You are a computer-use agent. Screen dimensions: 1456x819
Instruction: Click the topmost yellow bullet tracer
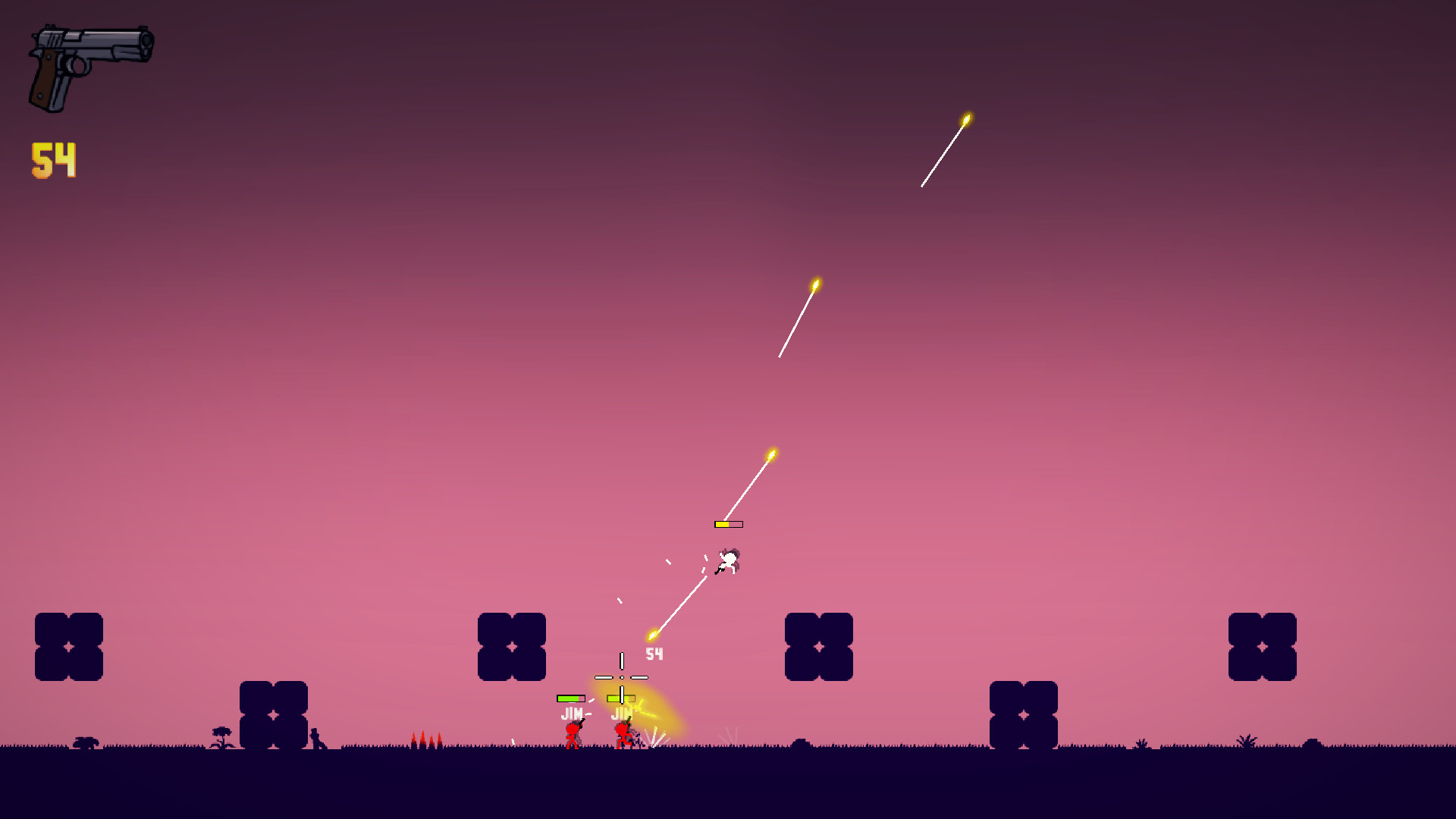coord(965,119)
